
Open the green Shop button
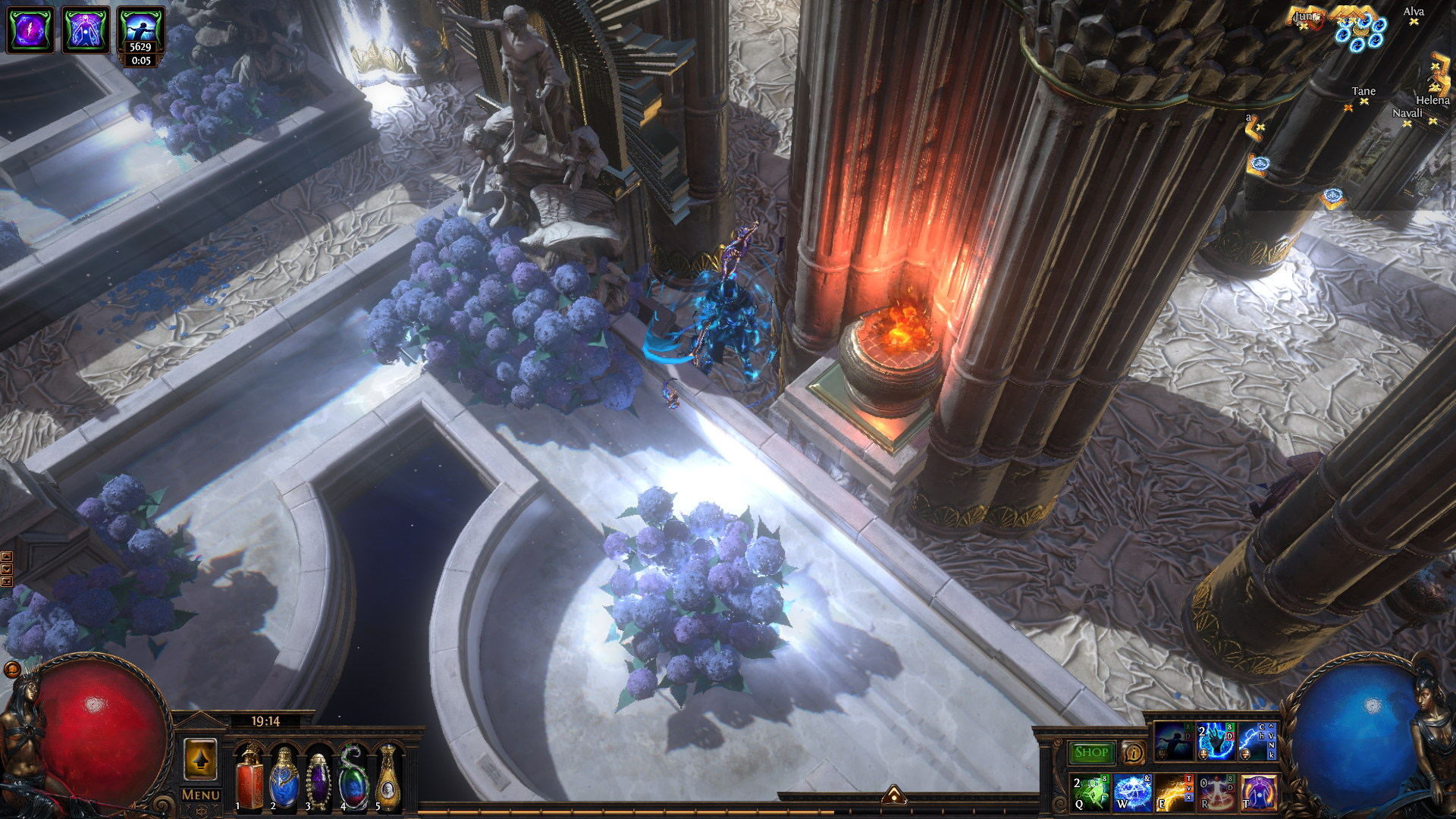1091,752
